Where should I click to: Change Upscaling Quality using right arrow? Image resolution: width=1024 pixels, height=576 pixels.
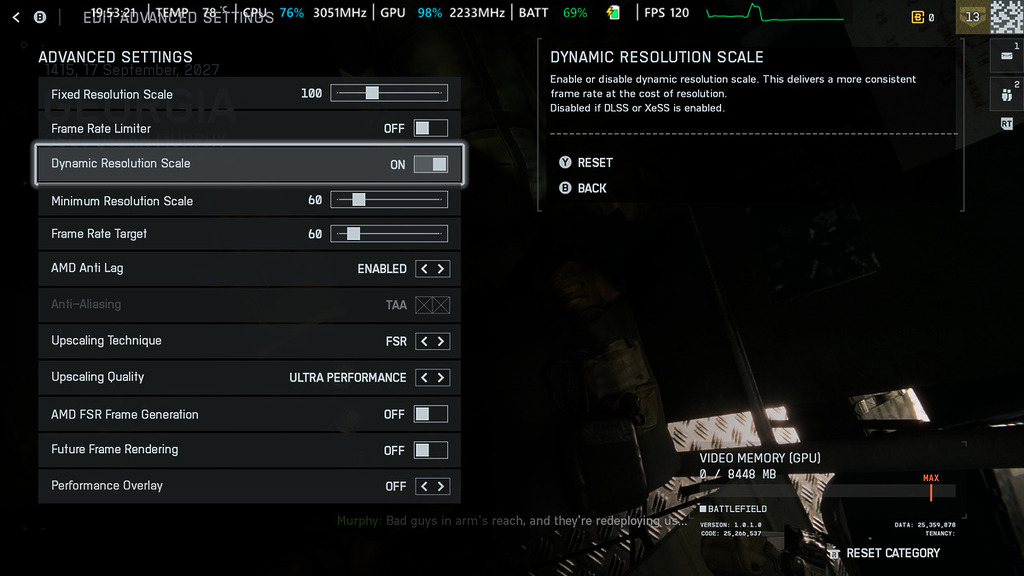point(441,378)
